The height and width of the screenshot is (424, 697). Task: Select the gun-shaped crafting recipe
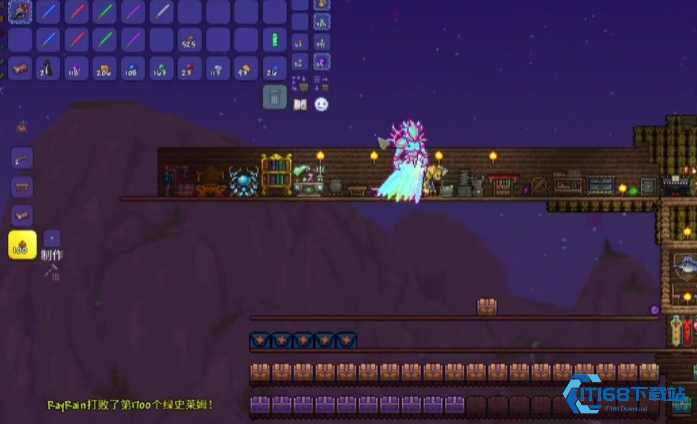click(22, 159)
